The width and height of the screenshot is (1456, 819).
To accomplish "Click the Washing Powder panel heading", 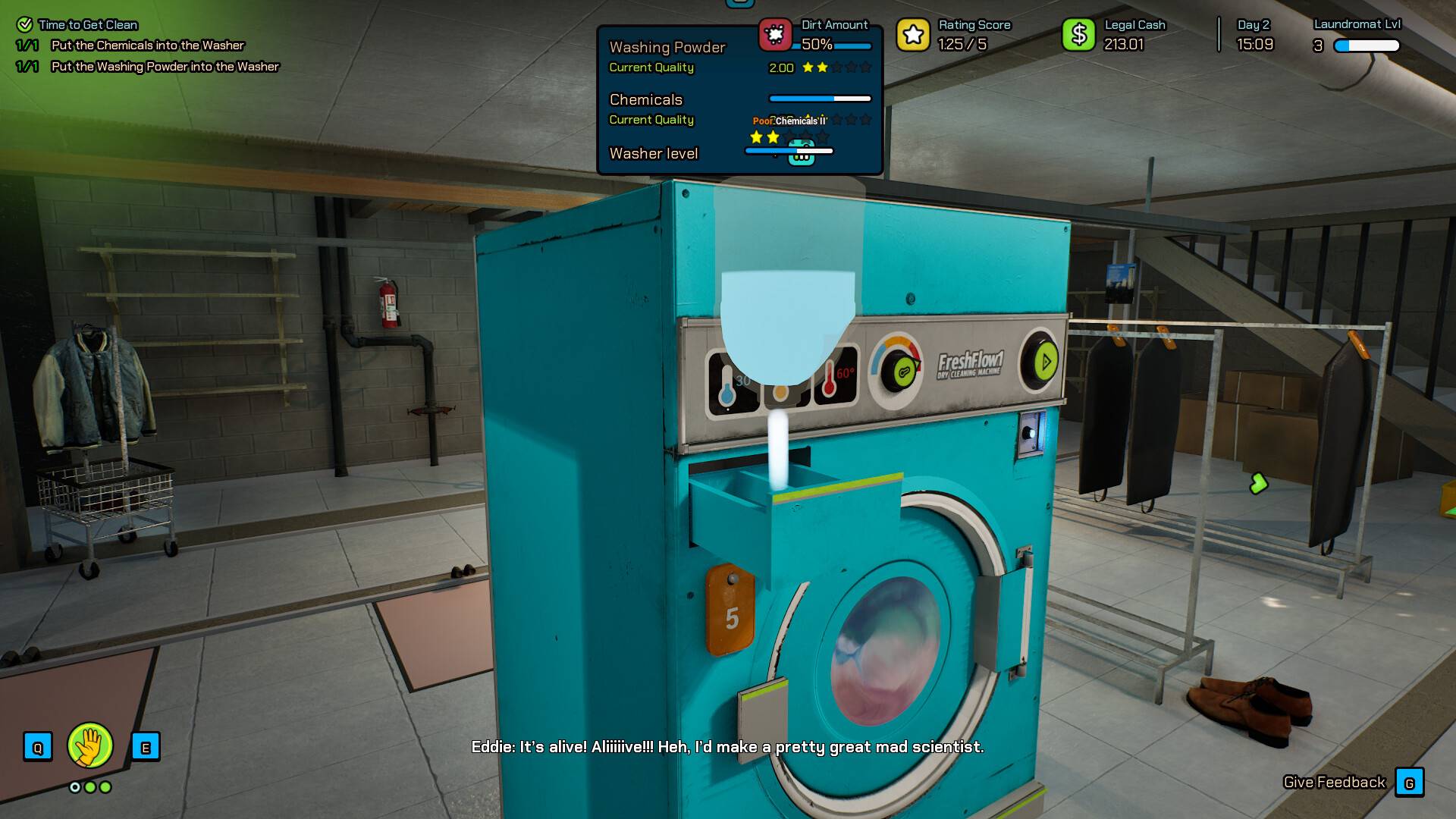I will tap(667, 47).
